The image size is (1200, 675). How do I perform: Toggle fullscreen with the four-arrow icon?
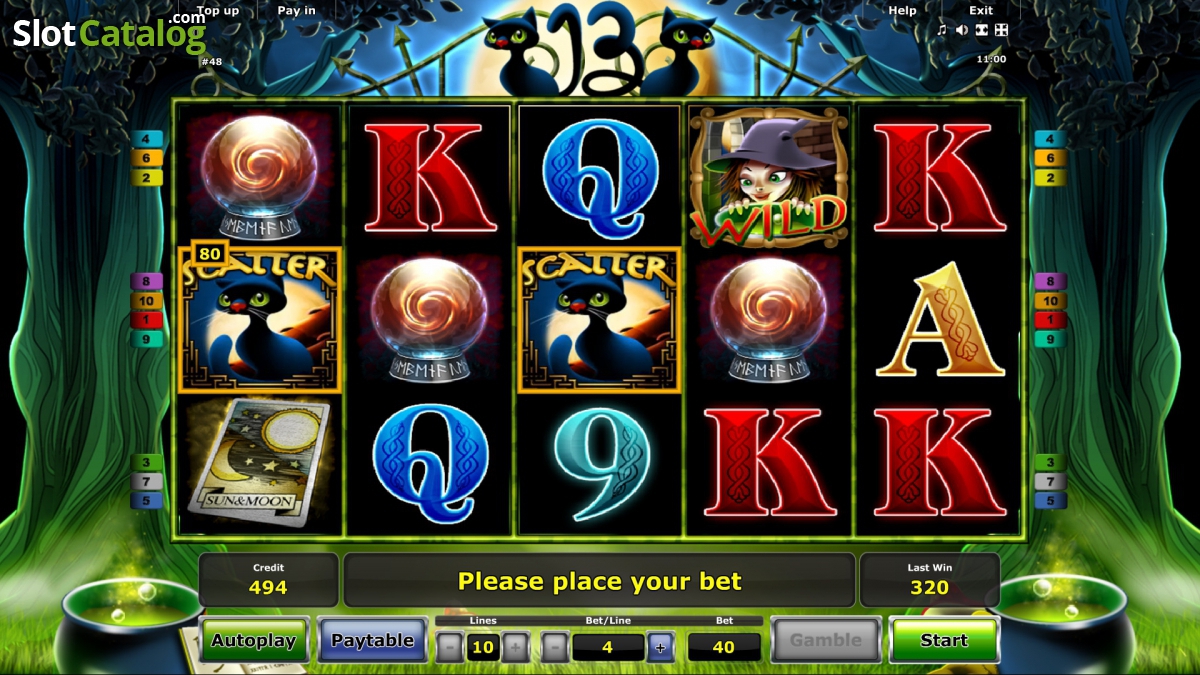click(x=1001, y=30)
